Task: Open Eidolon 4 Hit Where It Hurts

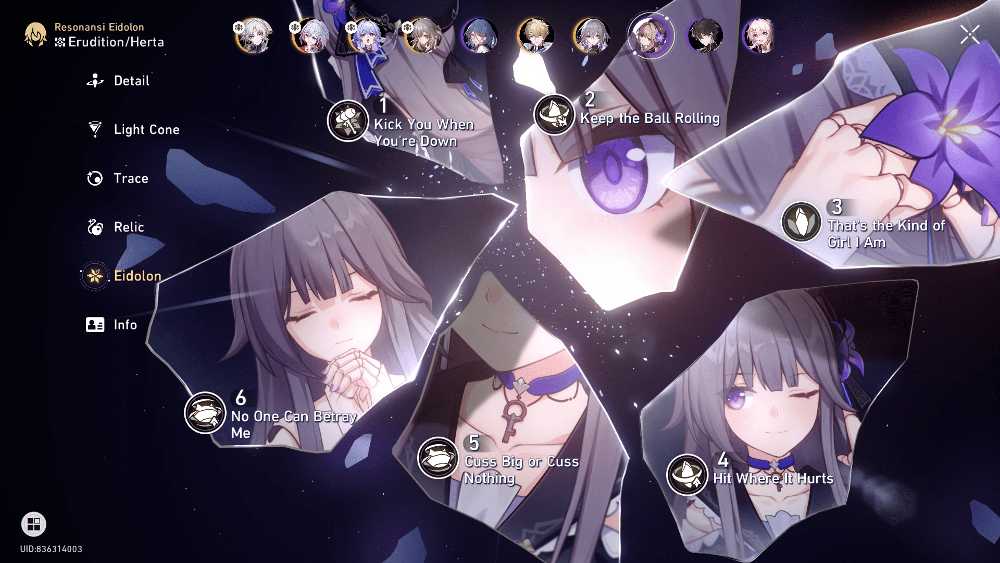Action: point(687,473)
